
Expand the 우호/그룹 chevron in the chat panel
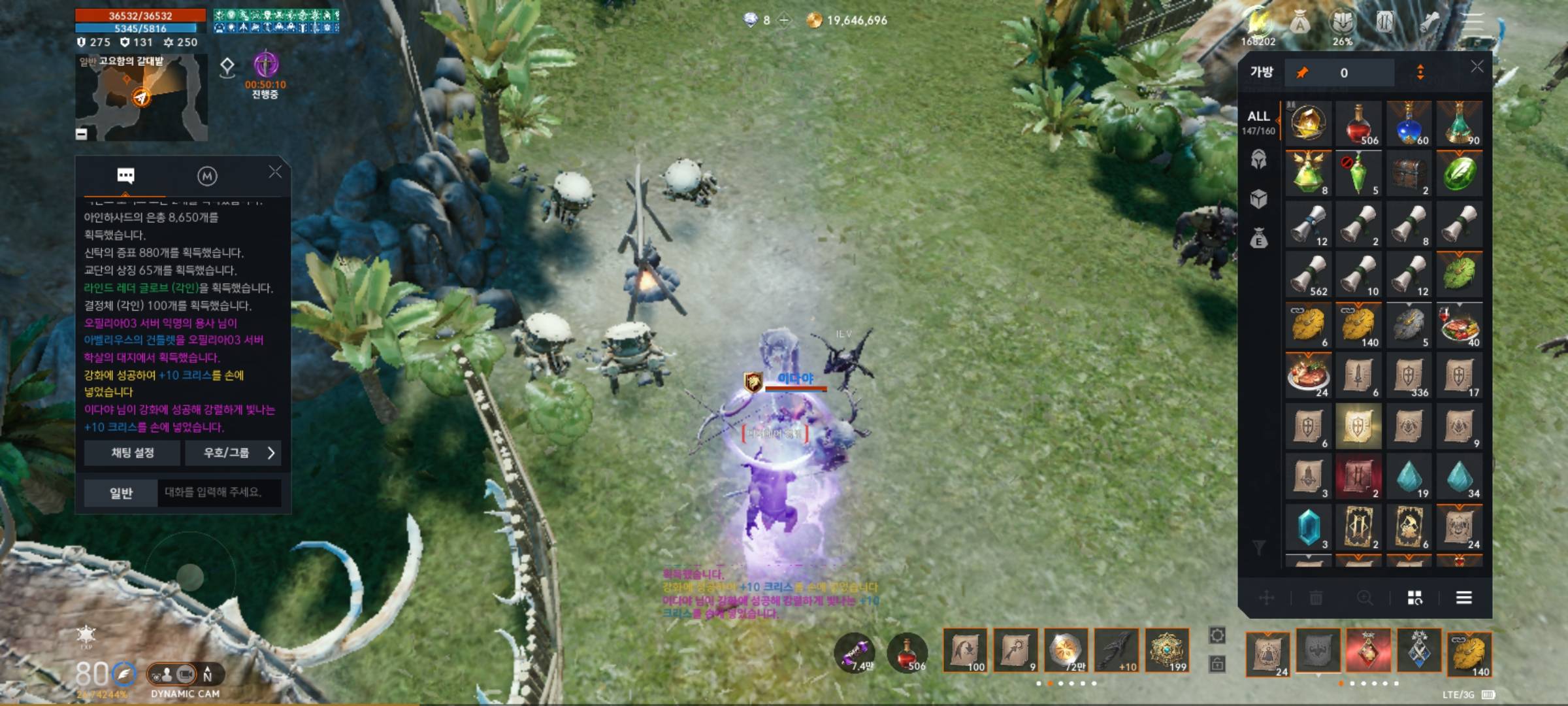[270, 454]
